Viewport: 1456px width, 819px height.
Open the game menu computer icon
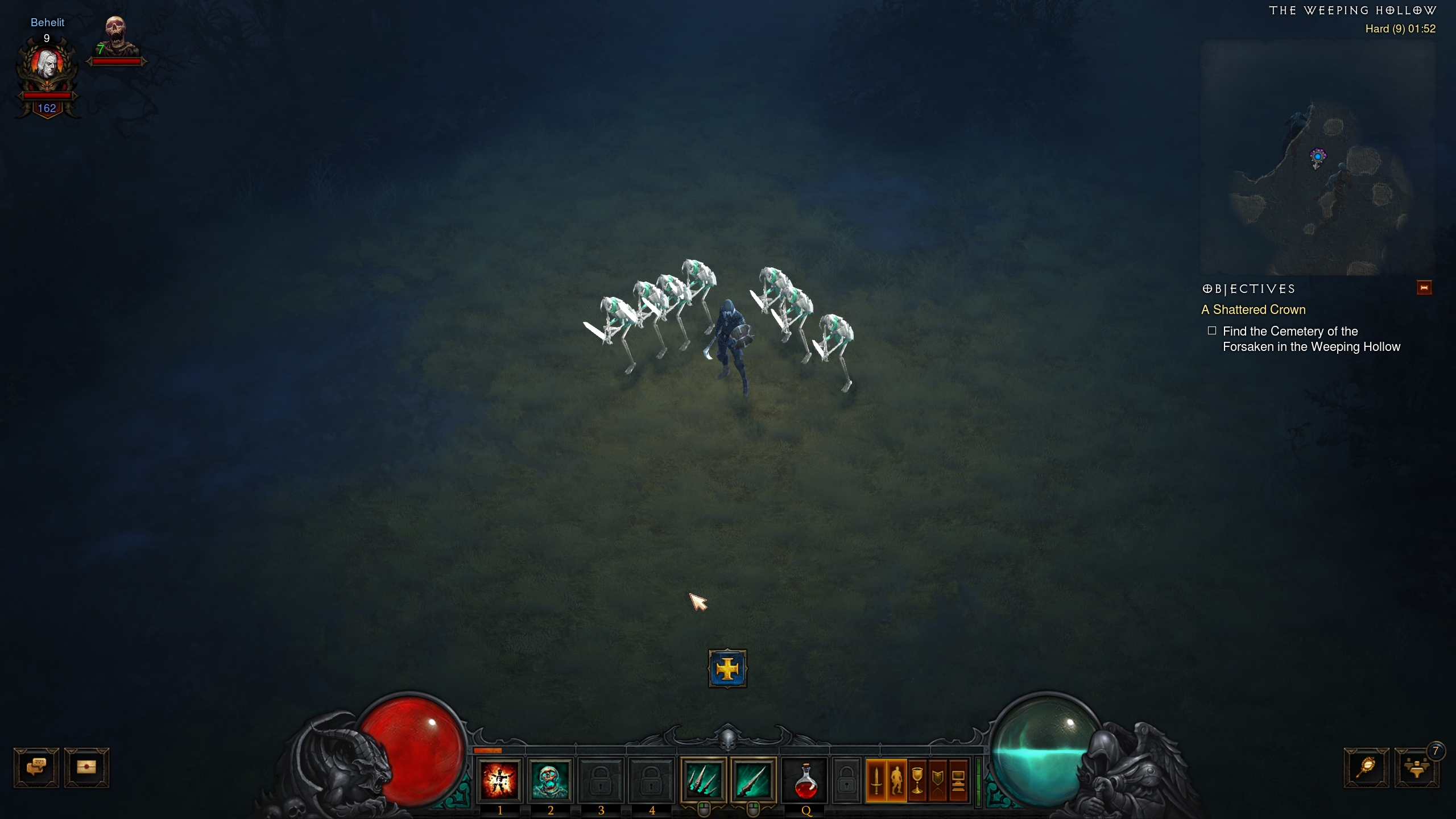click(958, 780)
